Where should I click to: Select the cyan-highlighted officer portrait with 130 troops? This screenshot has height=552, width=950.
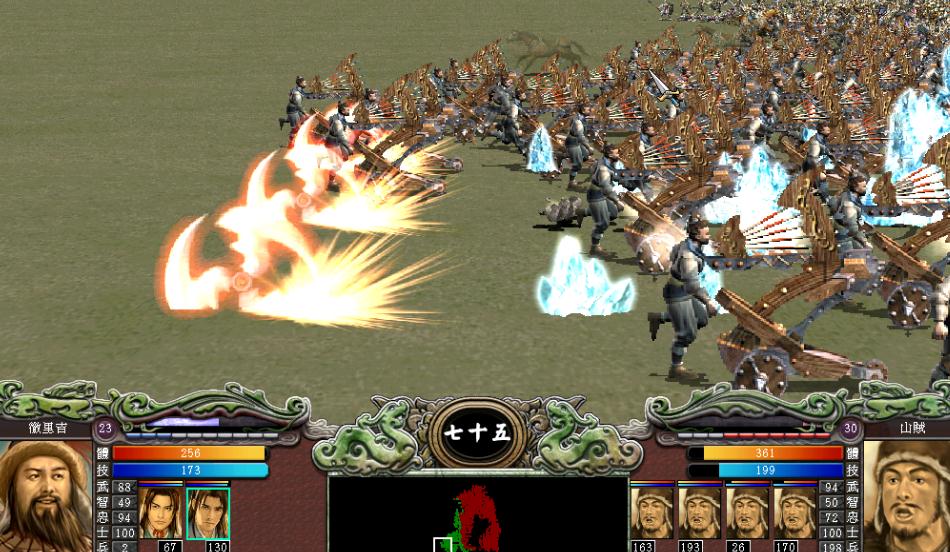pyautogui.click(x=208, y=513)
